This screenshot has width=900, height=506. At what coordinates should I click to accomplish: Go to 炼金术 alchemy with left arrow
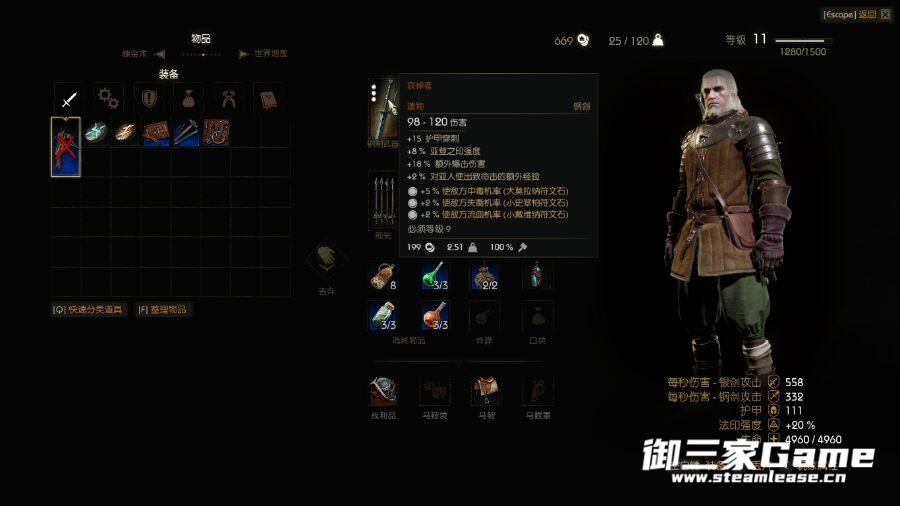click(140, 54)
